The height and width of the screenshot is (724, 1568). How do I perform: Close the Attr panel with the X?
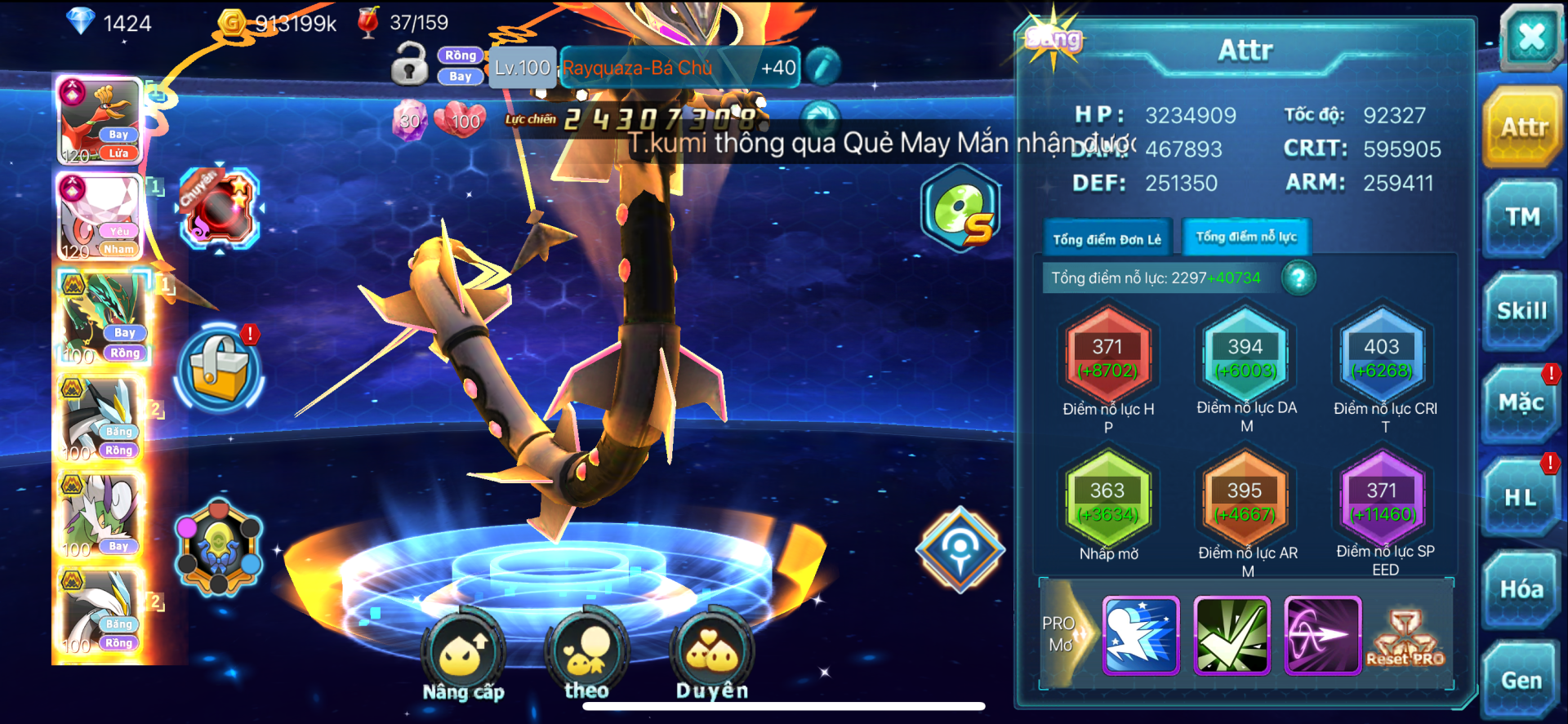point(1530,38)
